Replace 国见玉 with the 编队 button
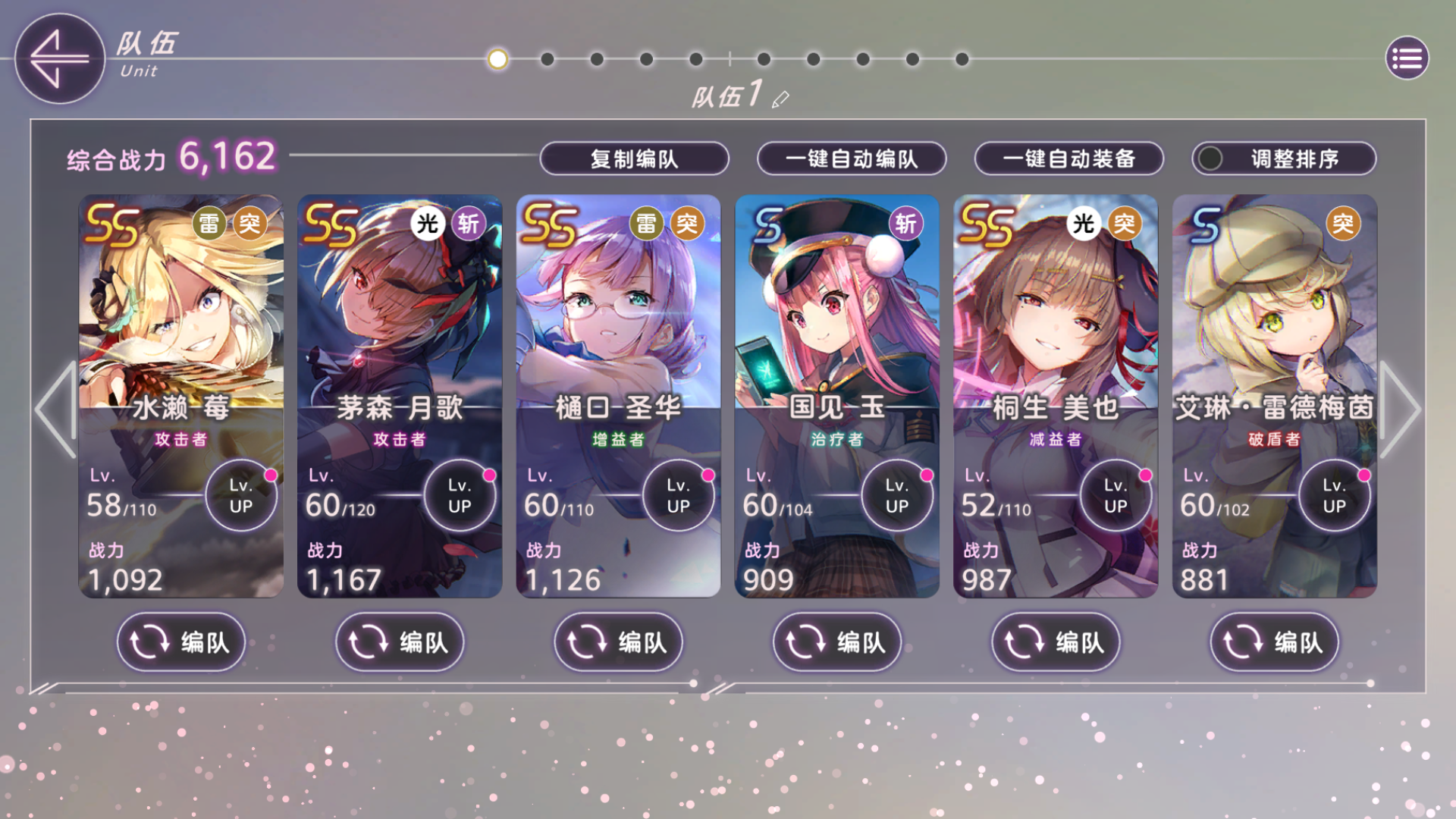 (x=836, y=642)
